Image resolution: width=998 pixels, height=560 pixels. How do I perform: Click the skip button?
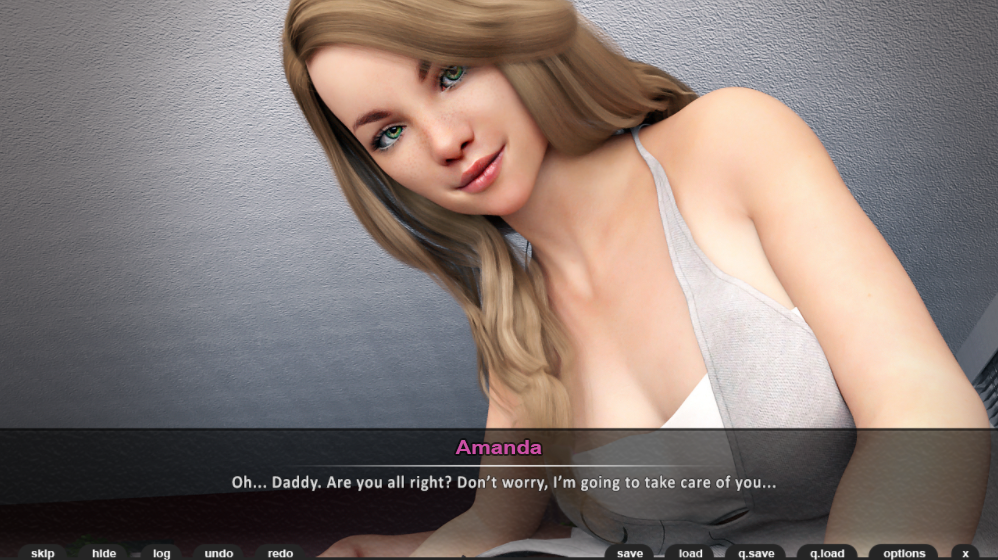tap(43, 553)
